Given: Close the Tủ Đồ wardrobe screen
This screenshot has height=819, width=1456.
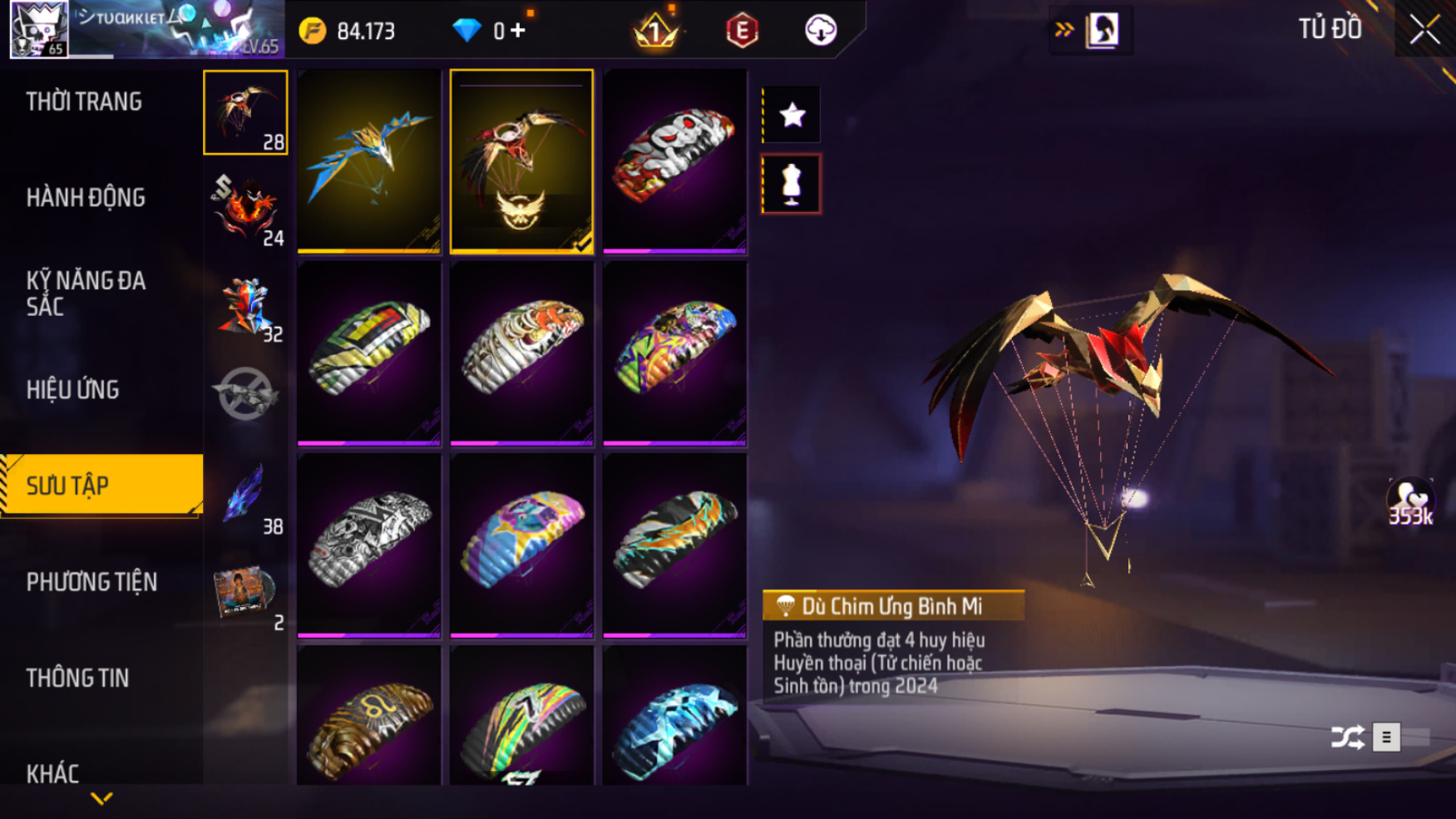Looking at the screenshot, I should tap(1424, 30).
